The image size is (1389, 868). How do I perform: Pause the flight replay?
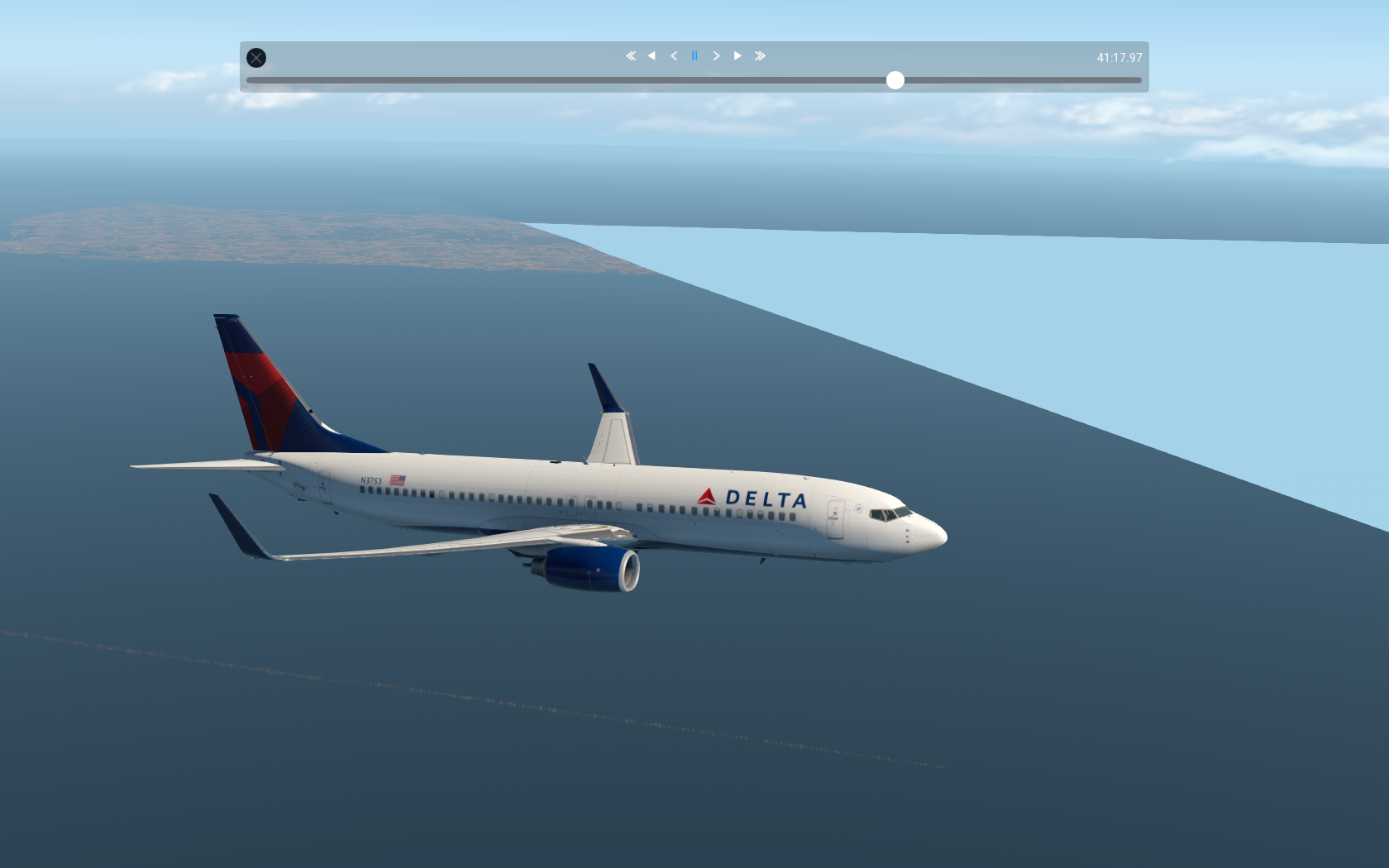click(x=694, y=56)
